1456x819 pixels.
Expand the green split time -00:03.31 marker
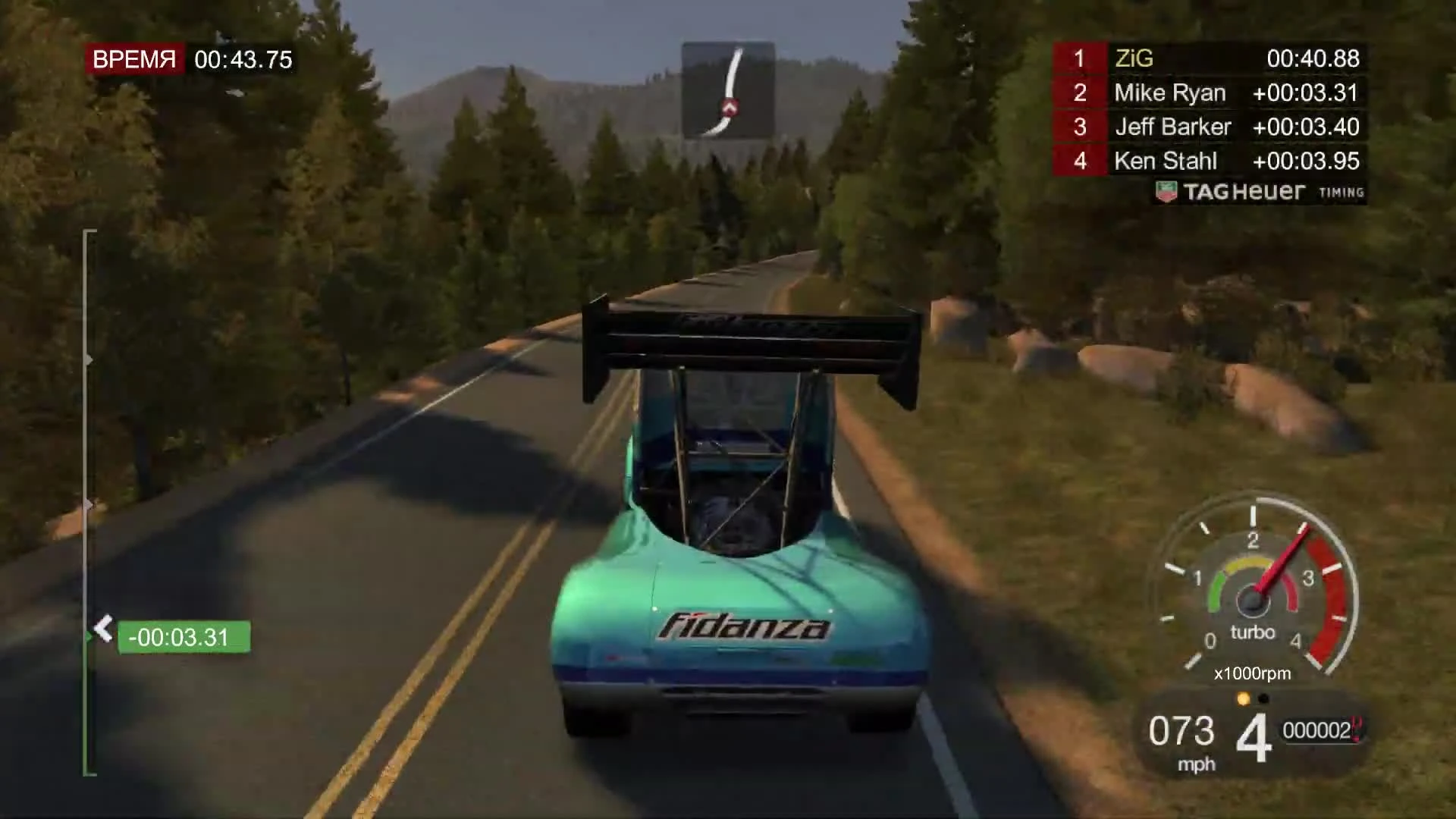click(184, 638)
